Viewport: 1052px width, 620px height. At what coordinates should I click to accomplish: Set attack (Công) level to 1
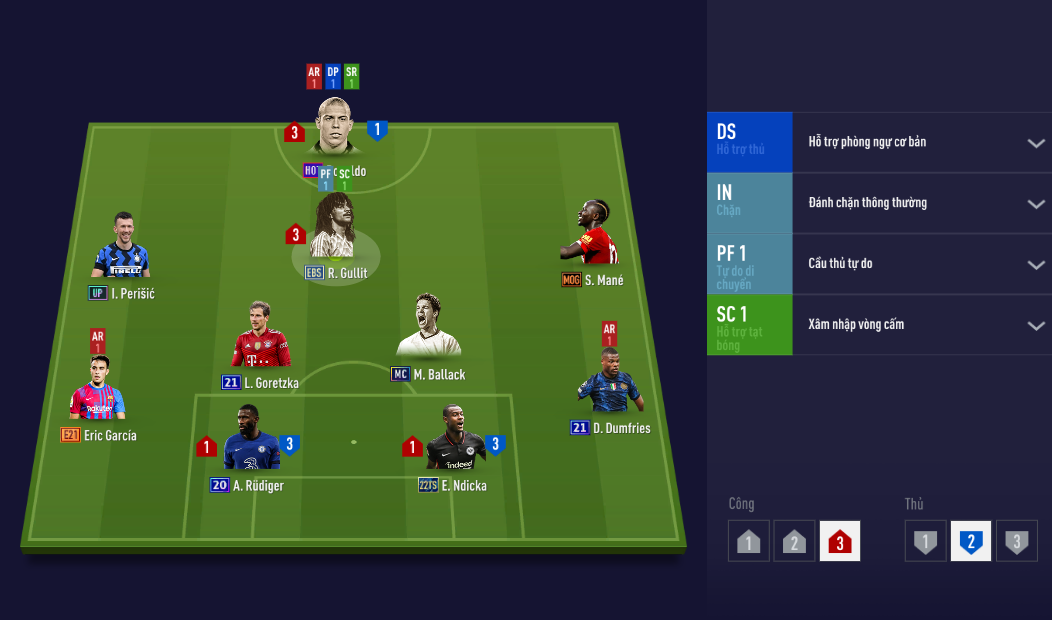click(749, 541)
